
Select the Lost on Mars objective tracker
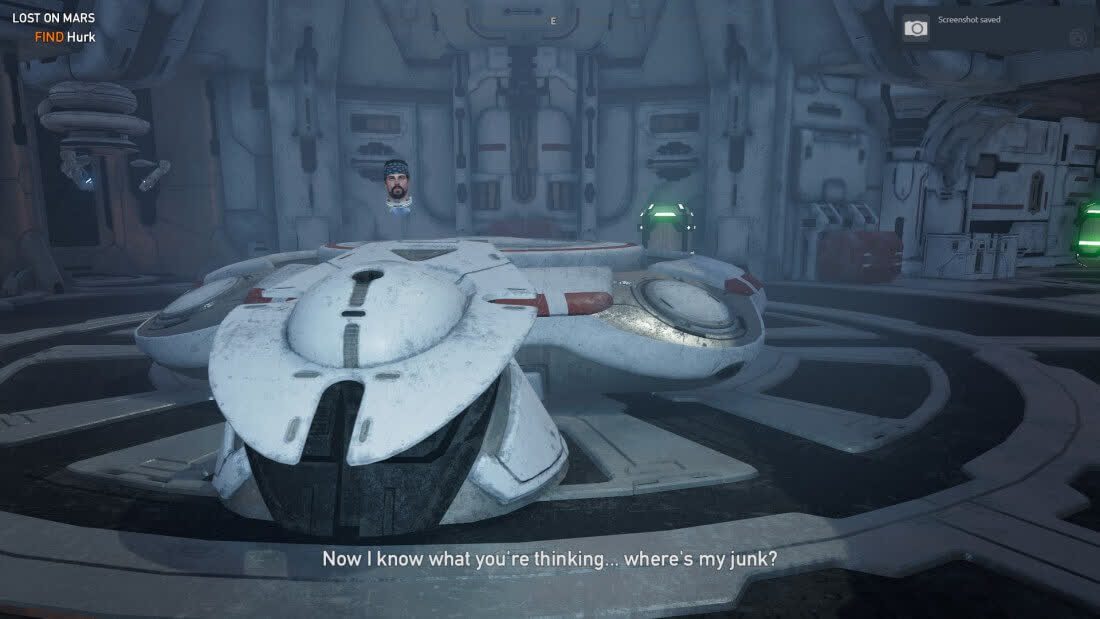click(54, 27)
